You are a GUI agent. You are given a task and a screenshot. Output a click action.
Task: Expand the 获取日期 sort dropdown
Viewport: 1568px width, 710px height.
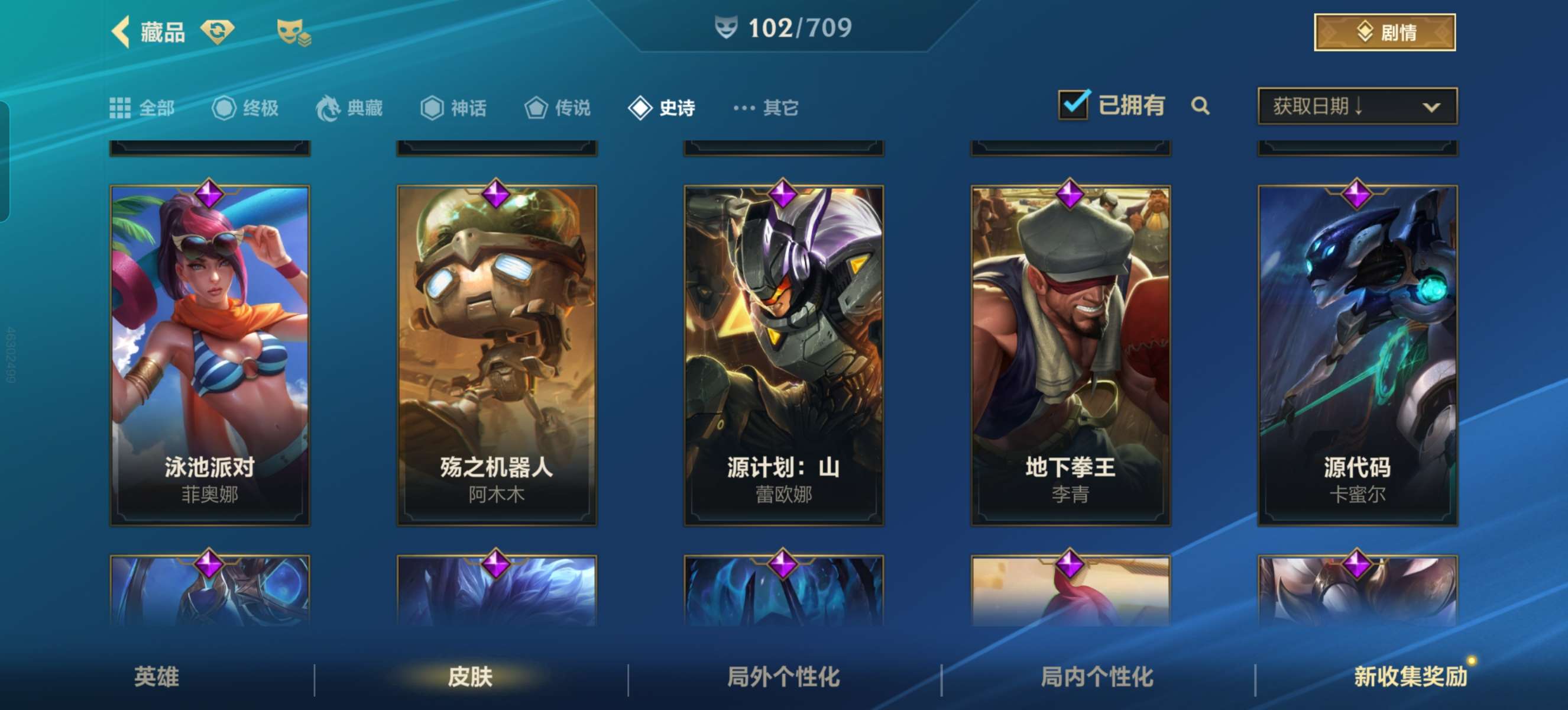[1357, 106]
